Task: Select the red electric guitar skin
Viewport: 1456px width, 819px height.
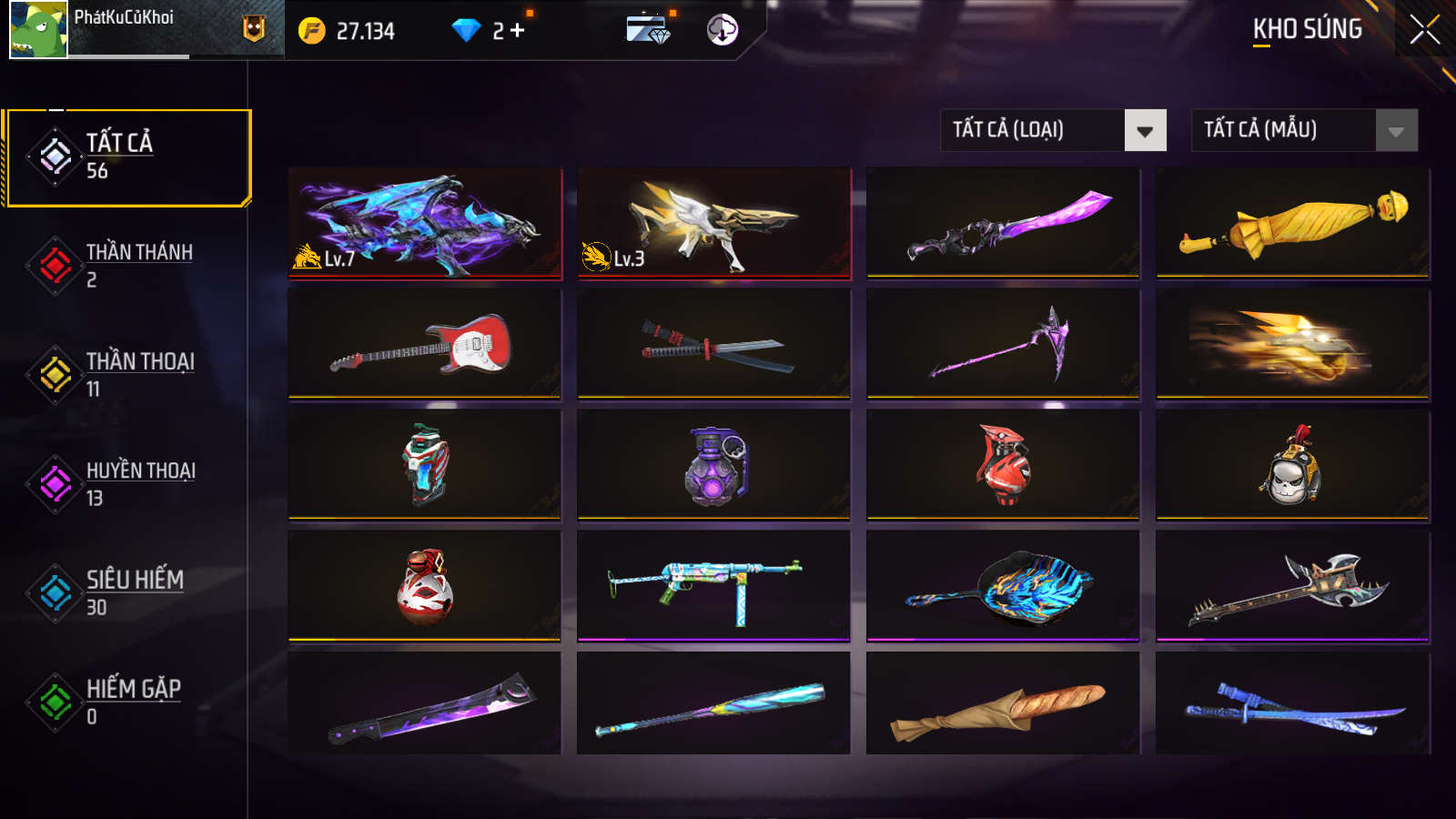Action: [425, 344]
